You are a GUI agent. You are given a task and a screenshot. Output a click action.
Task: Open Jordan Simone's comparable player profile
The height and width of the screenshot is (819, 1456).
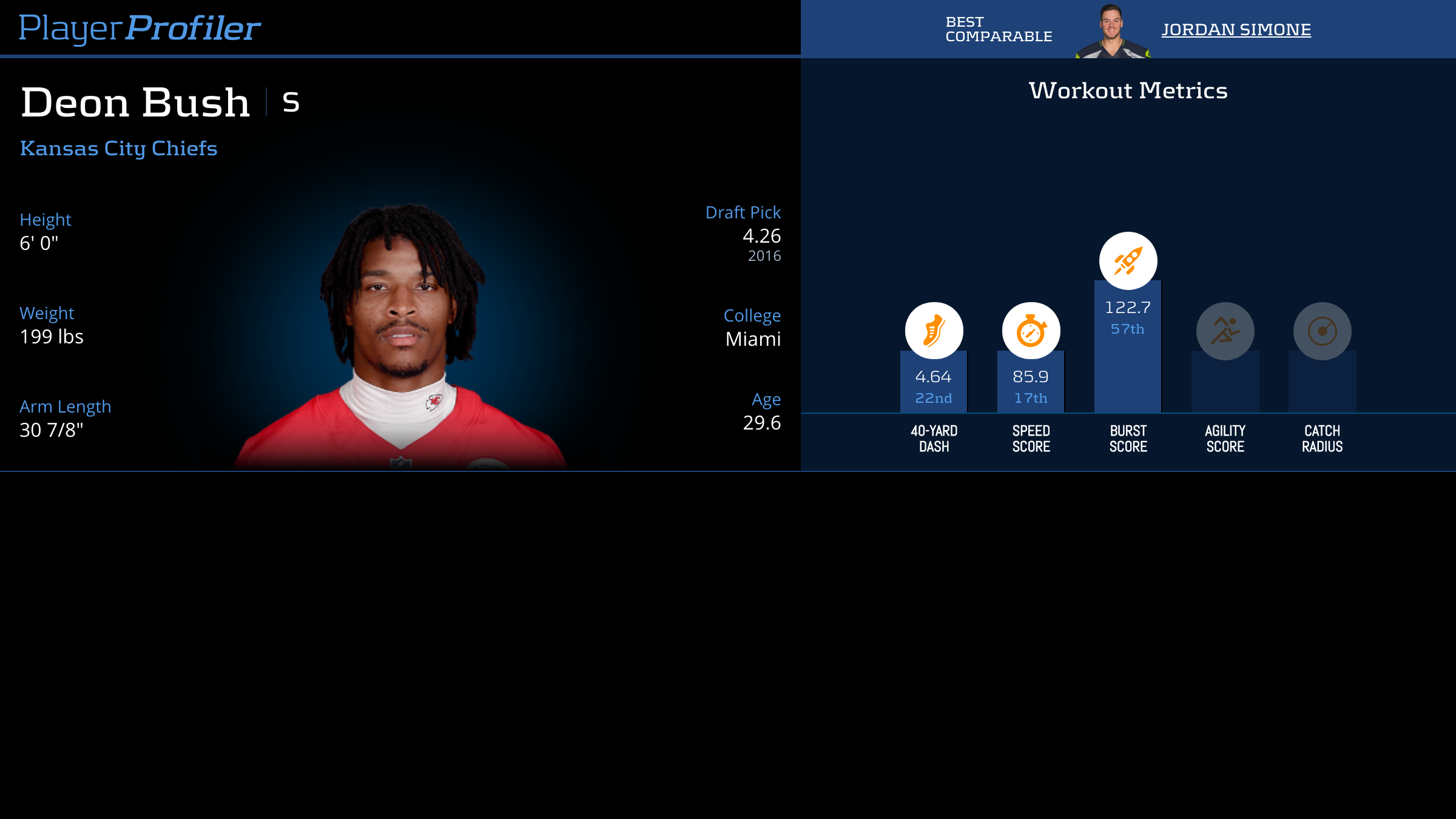(1236, 30)
